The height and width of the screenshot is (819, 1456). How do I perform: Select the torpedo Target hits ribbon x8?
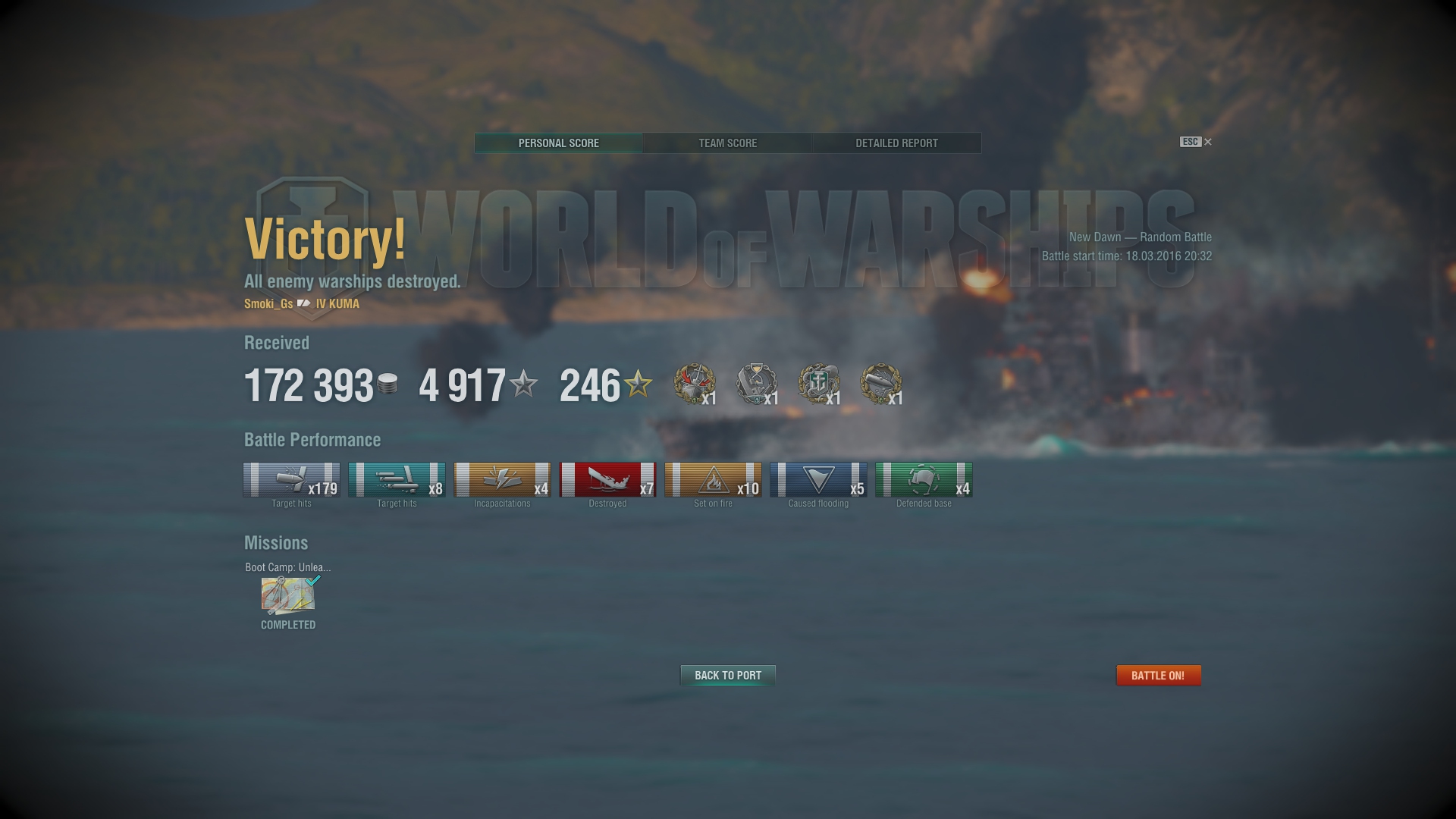coord(397,480)
